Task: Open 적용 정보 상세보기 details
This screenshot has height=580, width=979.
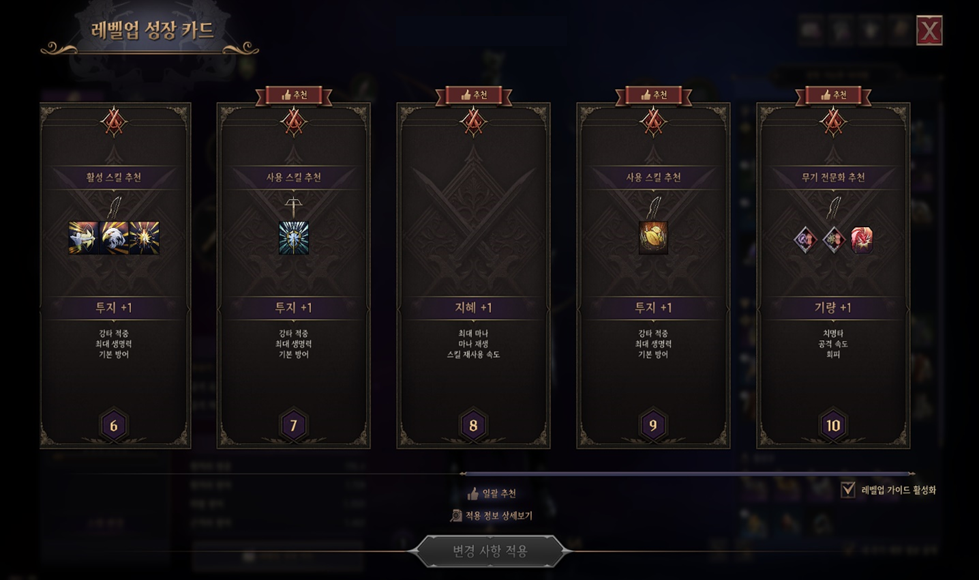Action: 490,516
